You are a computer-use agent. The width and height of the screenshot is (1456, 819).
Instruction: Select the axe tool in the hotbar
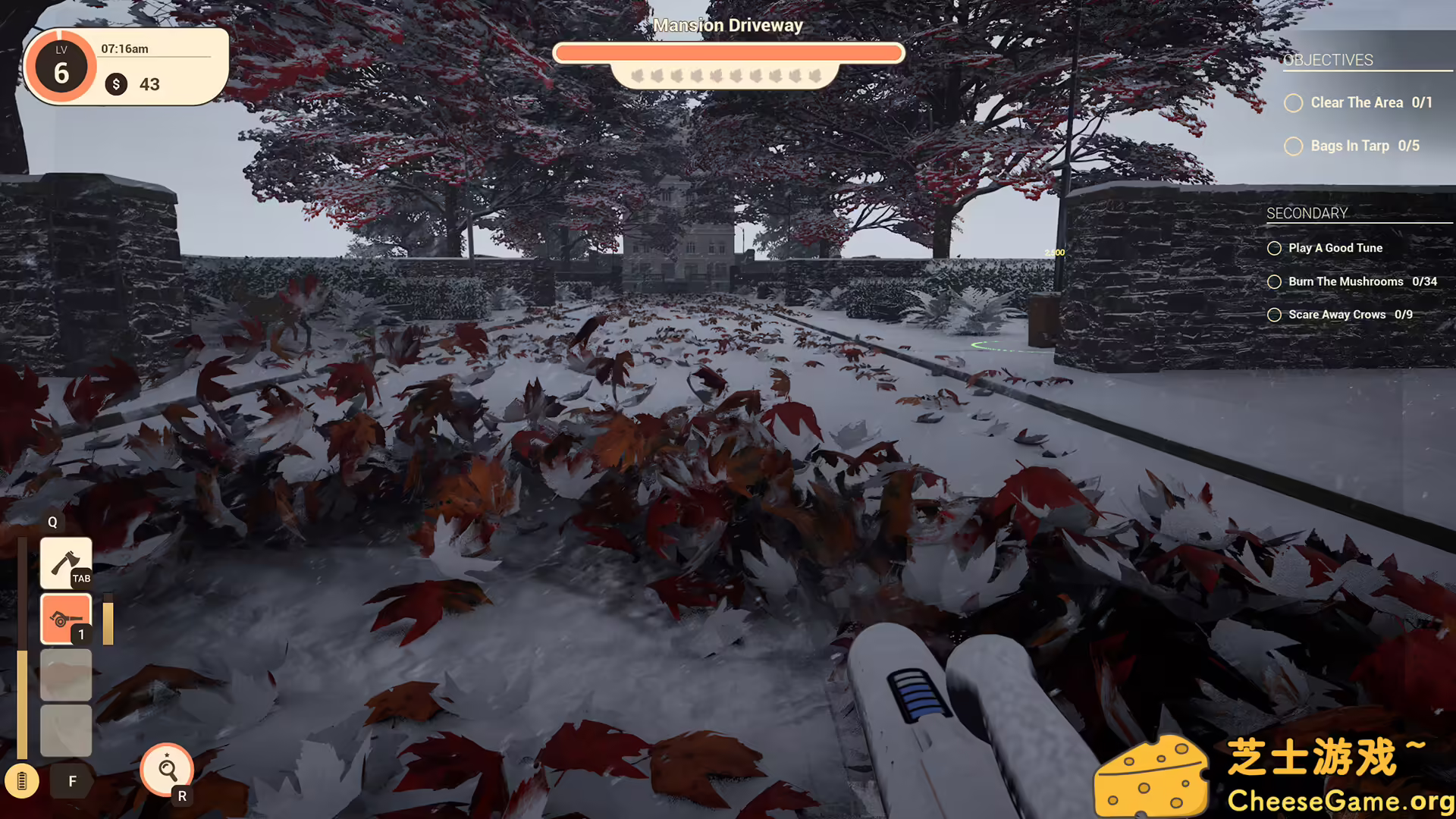[66, 561]
